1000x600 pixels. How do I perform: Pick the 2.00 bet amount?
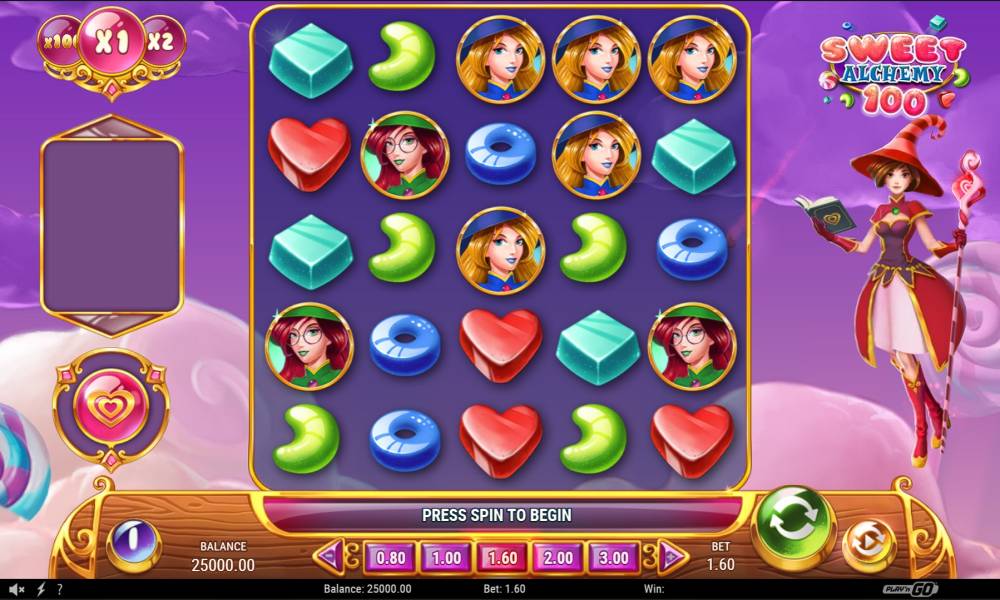pyautogui.click(x=558, y=556)
